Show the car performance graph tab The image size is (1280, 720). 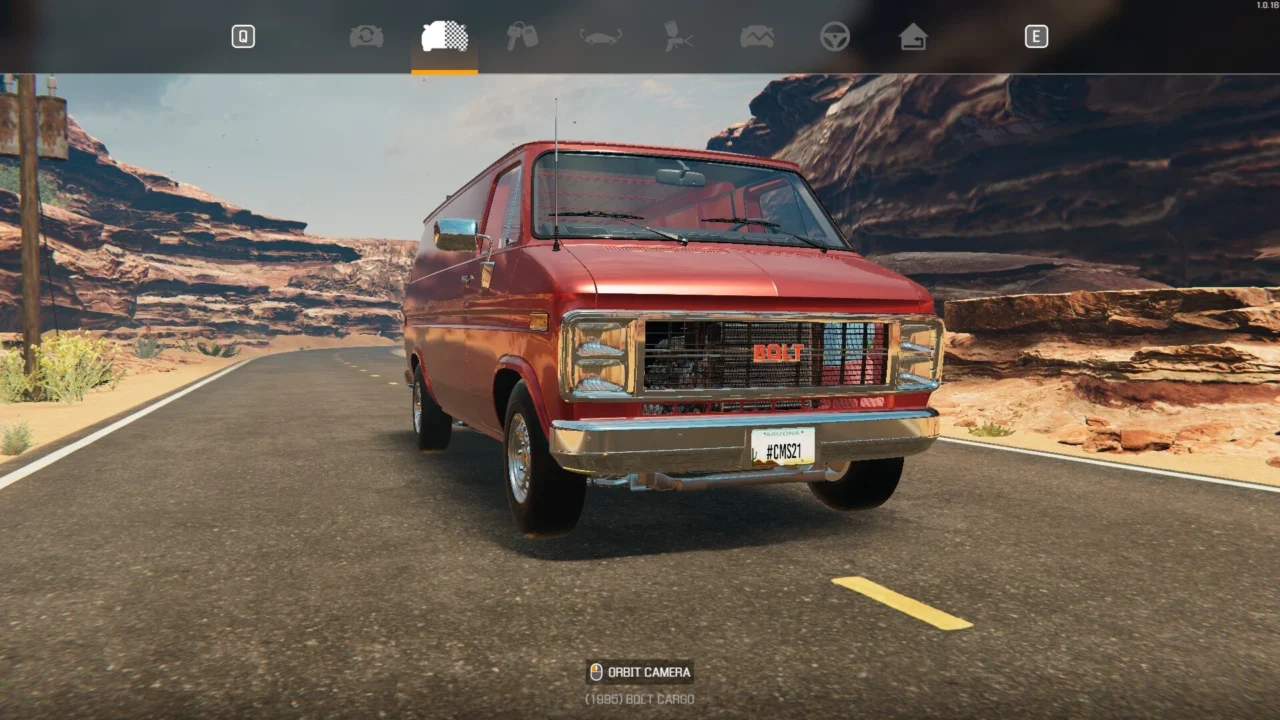tap(757, 37)
